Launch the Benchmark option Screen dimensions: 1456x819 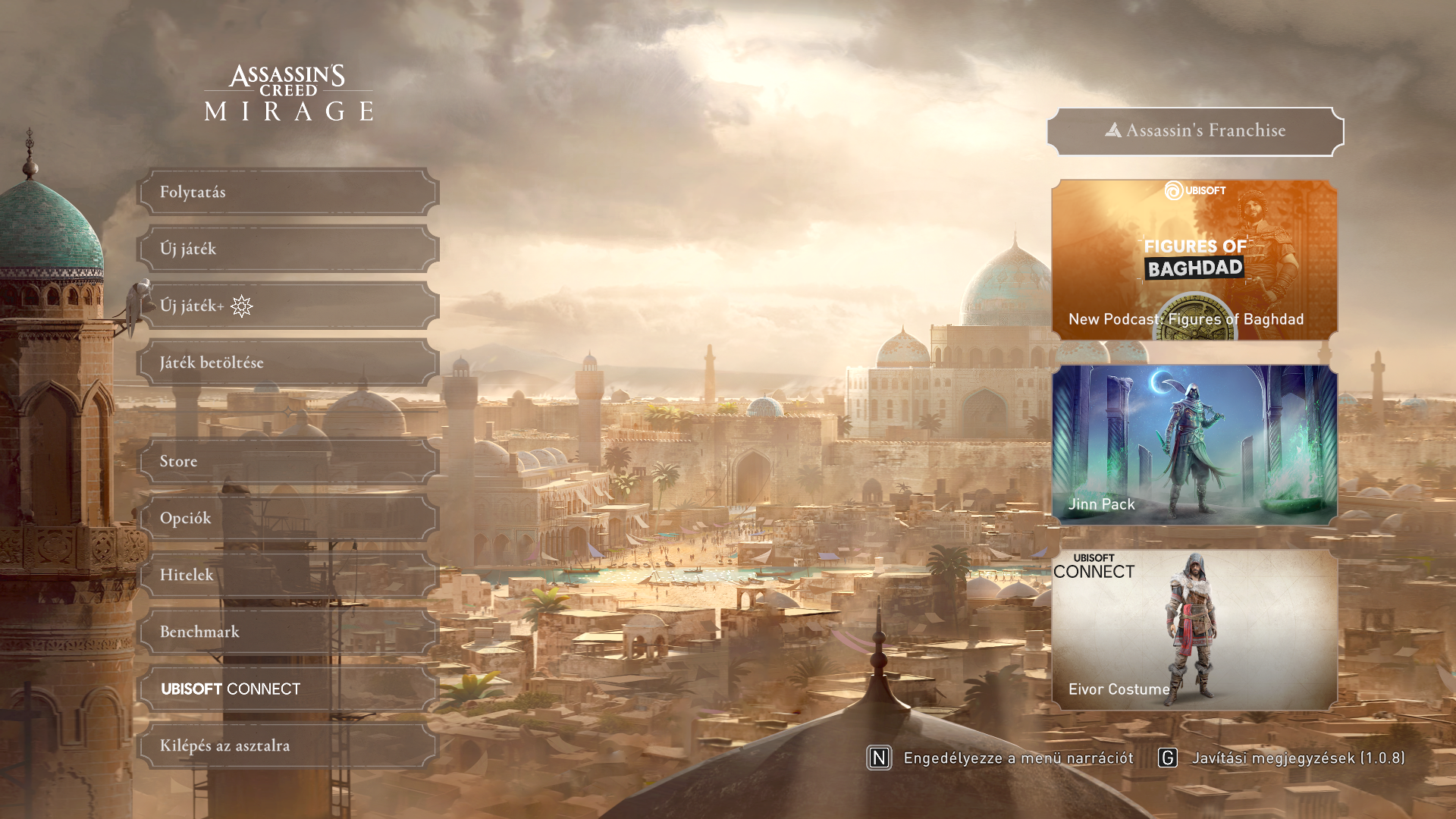(288, 632)
